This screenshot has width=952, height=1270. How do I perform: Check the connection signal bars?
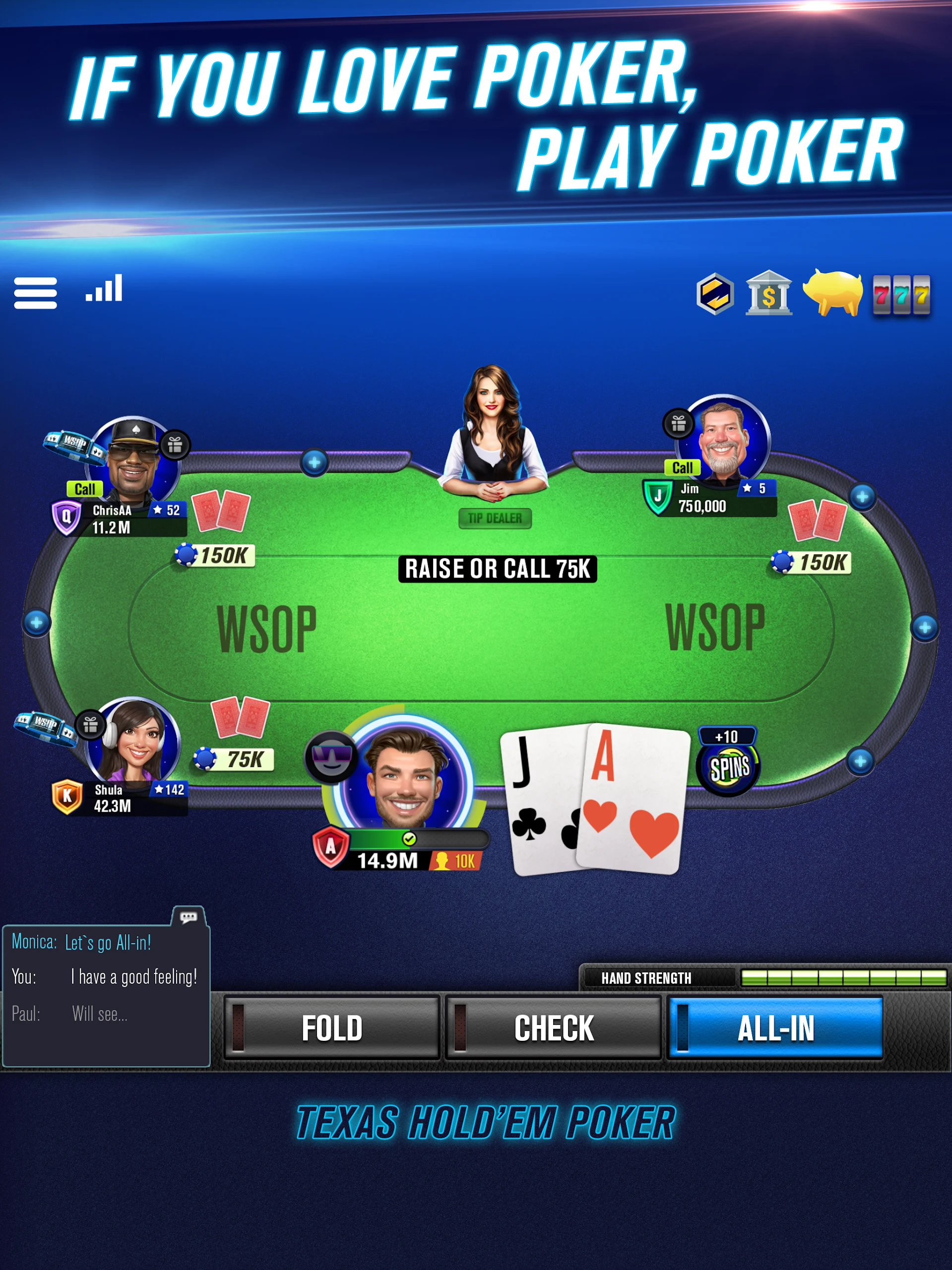(x=104, y=289)
